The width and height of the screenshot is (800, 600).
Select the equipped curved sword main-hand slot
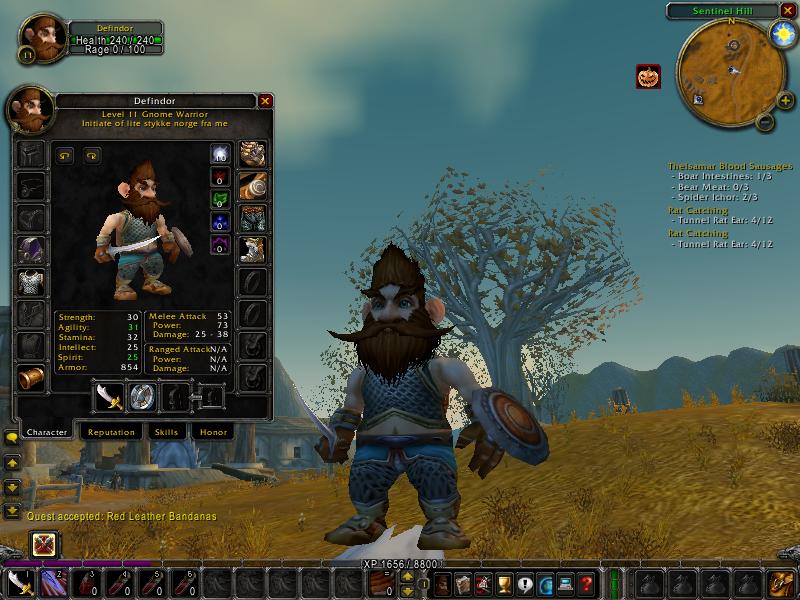click(108, 397)
